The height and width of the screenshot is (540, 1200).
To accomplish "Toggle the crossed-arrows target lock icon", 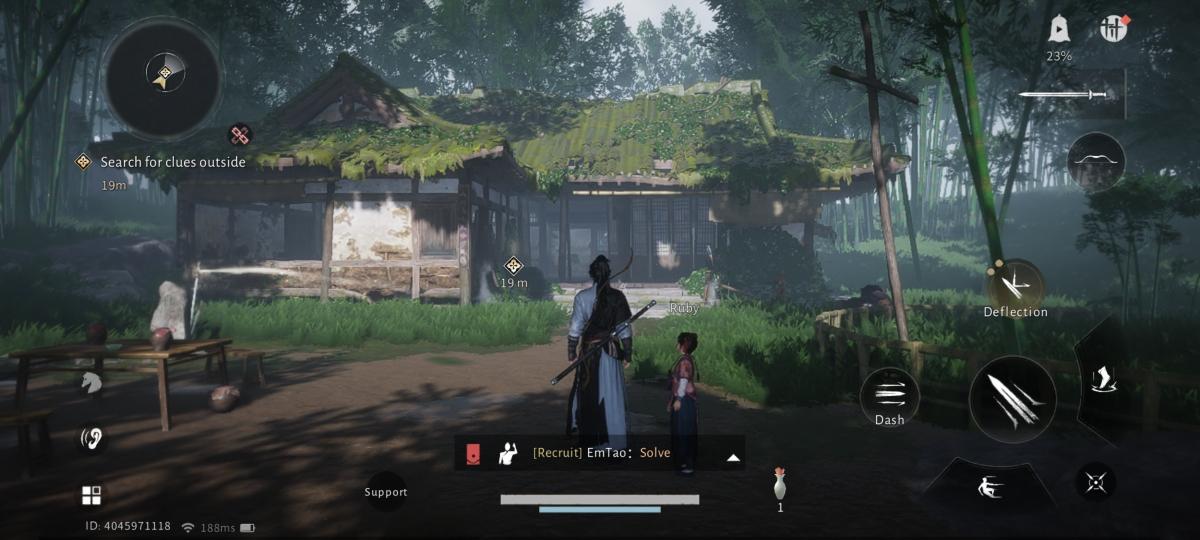I will pos(1096,483).
